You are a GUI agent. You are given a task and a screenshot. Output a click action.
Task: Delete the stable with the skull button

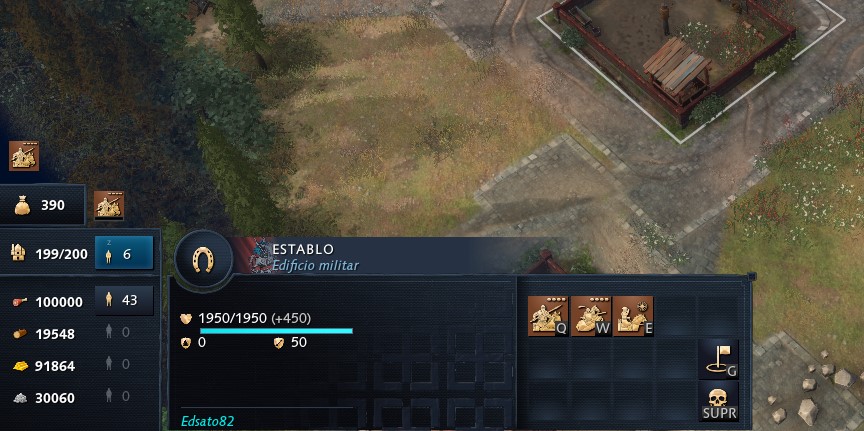point(720,402)
